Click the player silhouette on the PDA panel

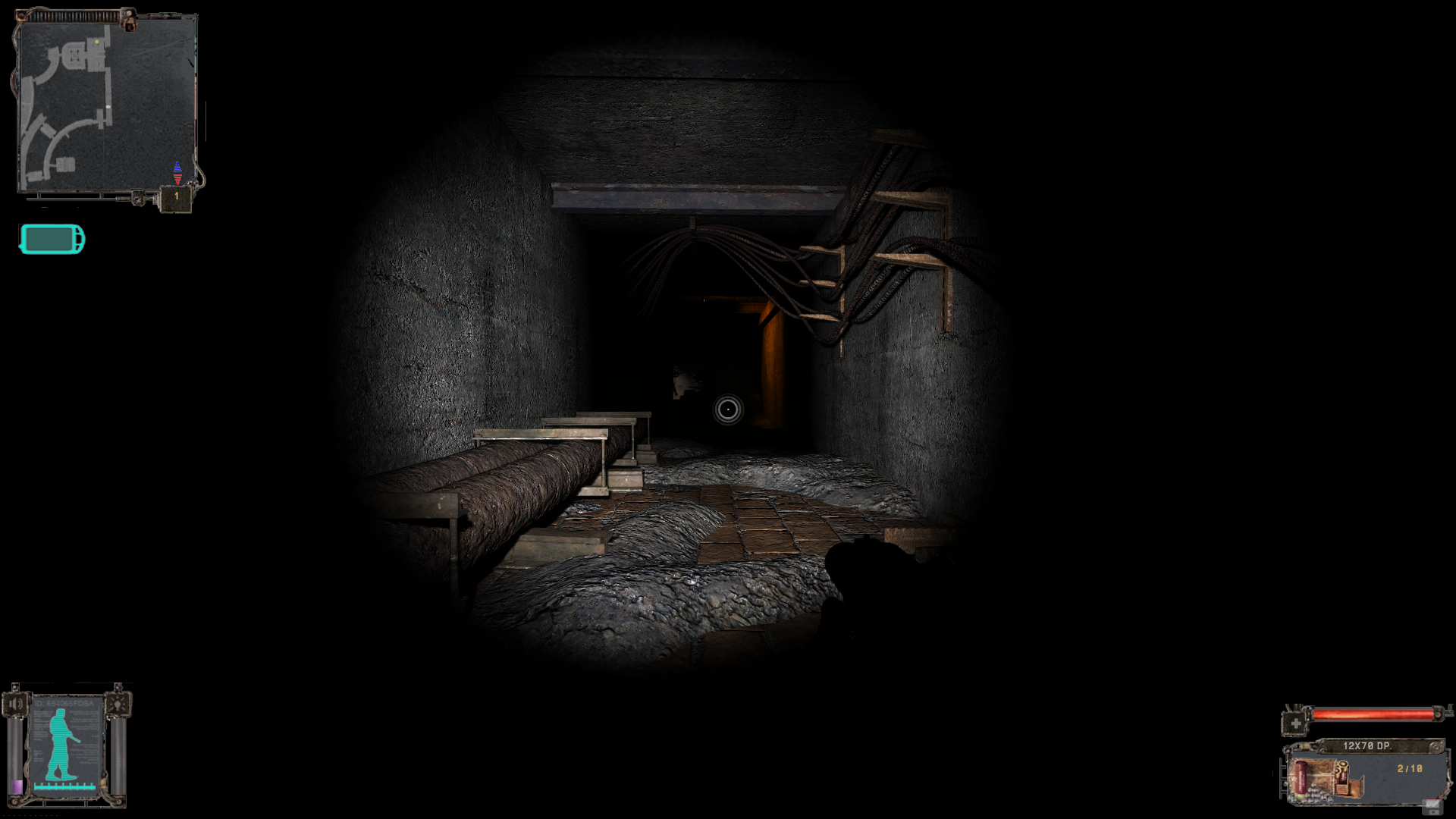[x=61, y=743]
